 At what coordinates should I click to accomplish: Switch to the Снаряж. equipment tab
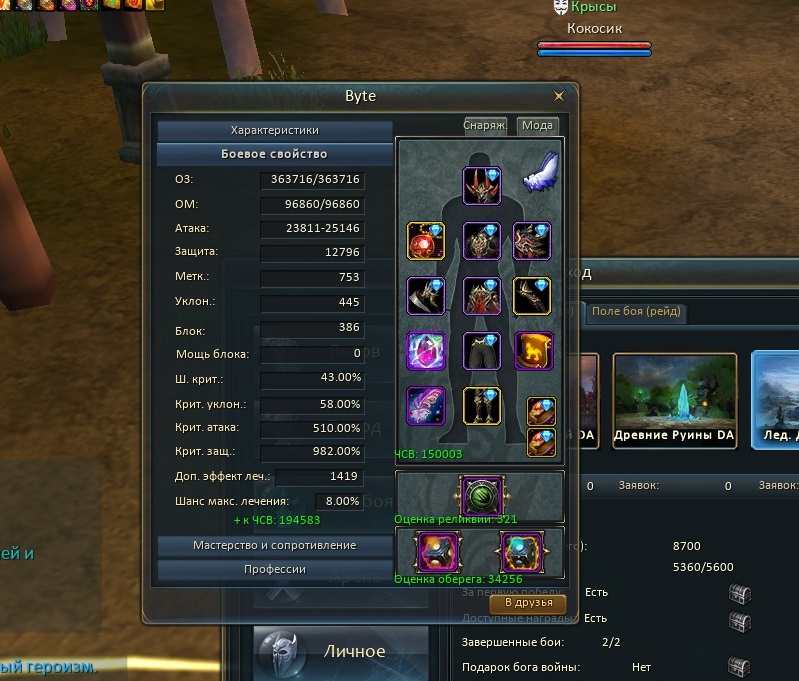pyautogui.click(x=484, y=126)
